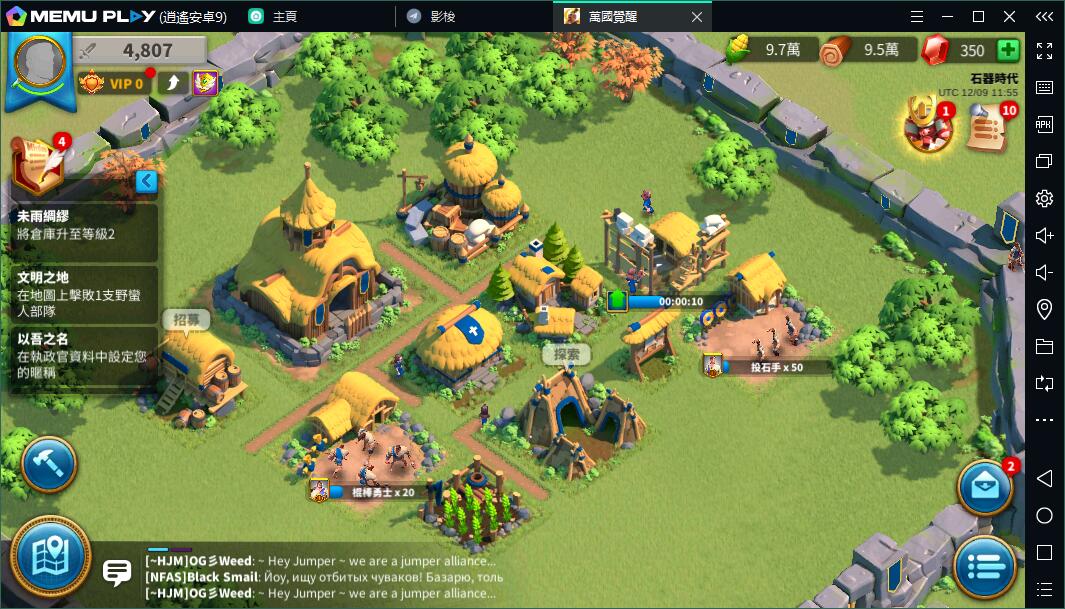Open the quest book icon
This screenshot has height=609, width=1065.
coord(37,161)
